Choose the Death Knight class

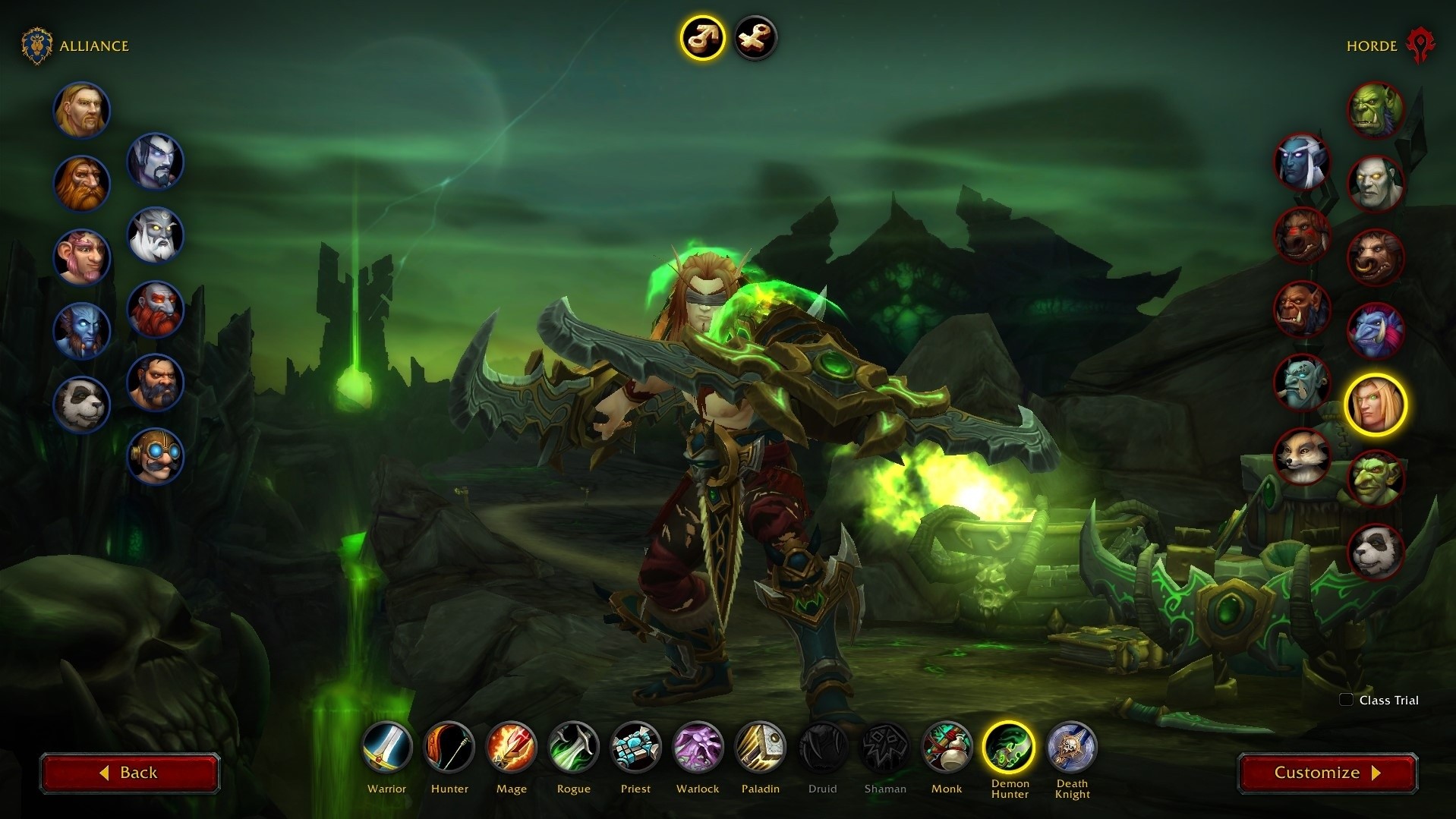coord(1072,747)
